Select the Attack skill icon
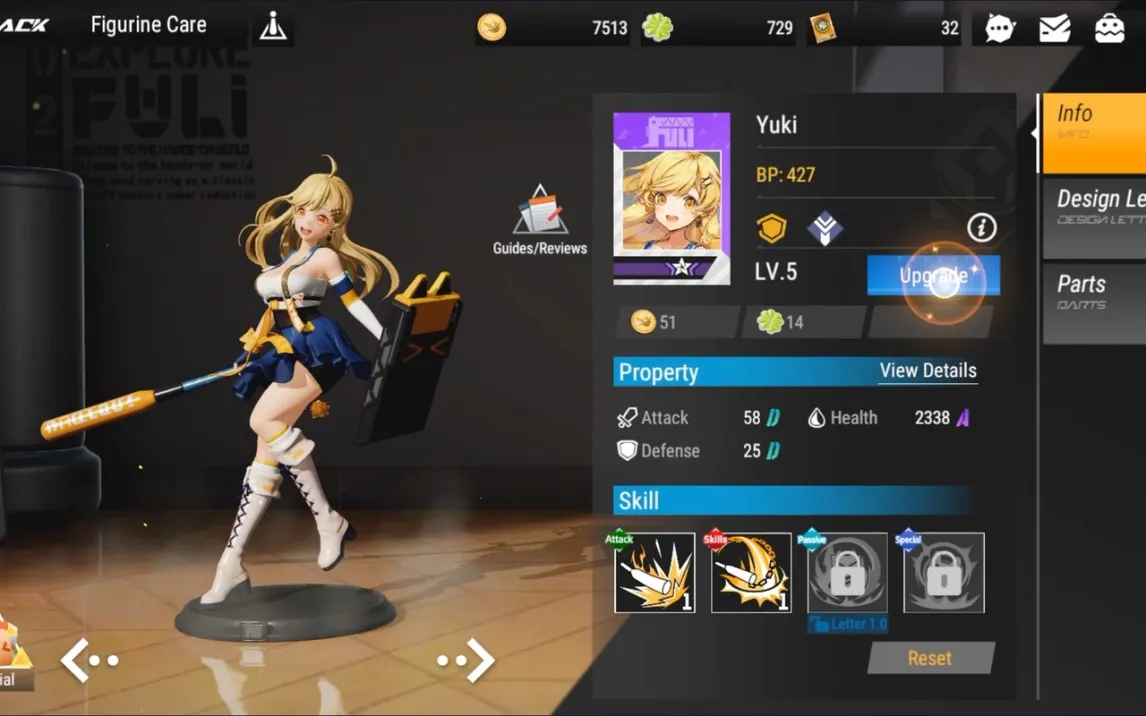Image resolution: width=1146 pixels, height=716 pixels. 655,573
